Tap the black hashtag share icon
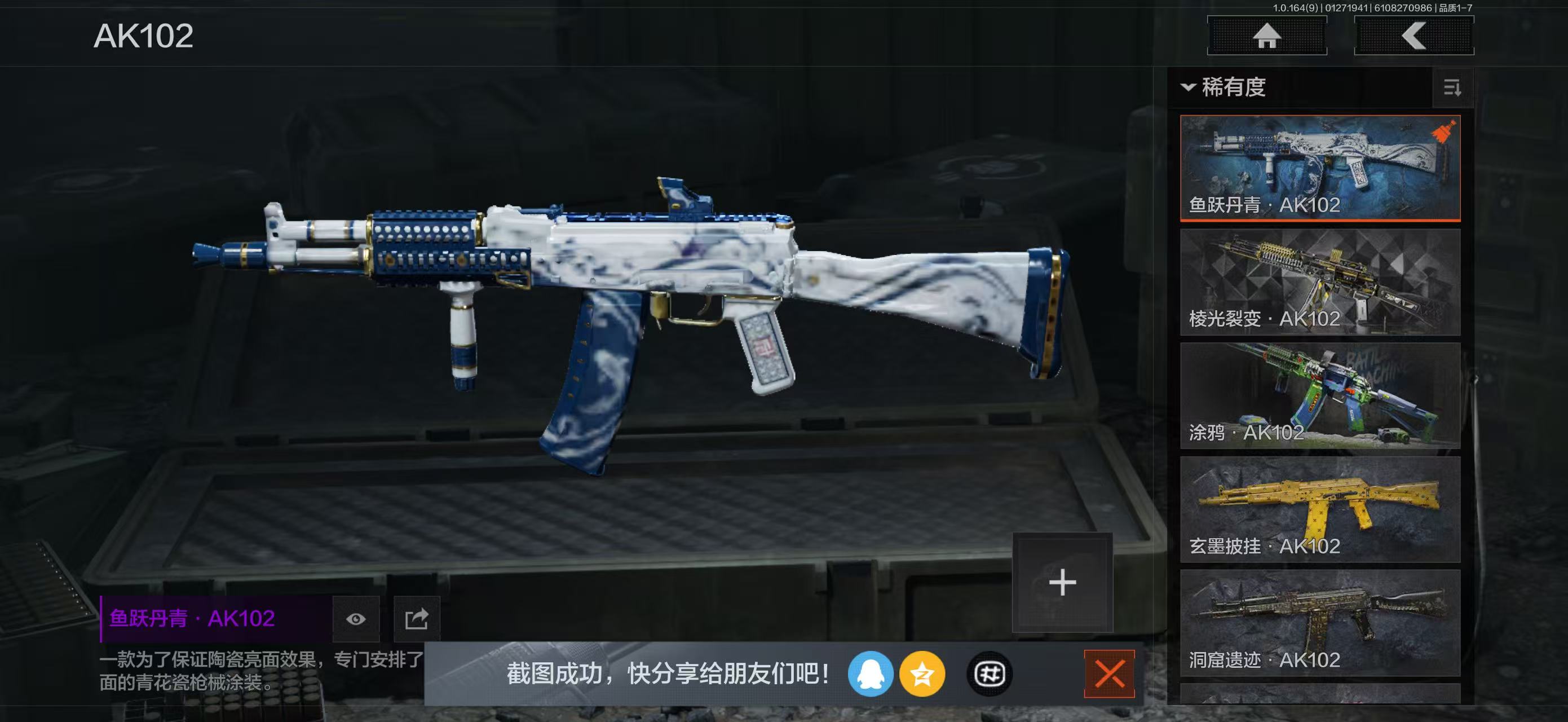This screenshot has height=722, width=1568. 989,674
